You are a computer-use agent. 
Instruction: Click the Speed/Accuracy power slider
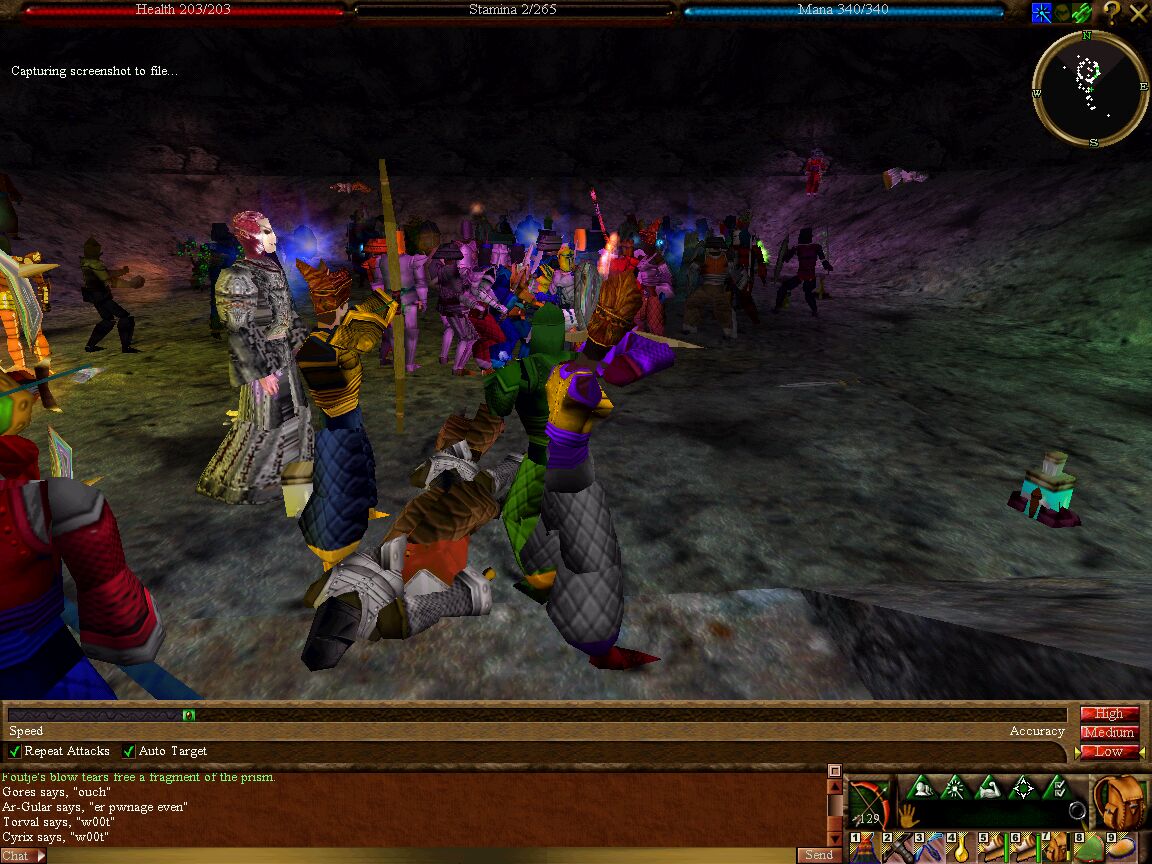(x=540, y=715)
